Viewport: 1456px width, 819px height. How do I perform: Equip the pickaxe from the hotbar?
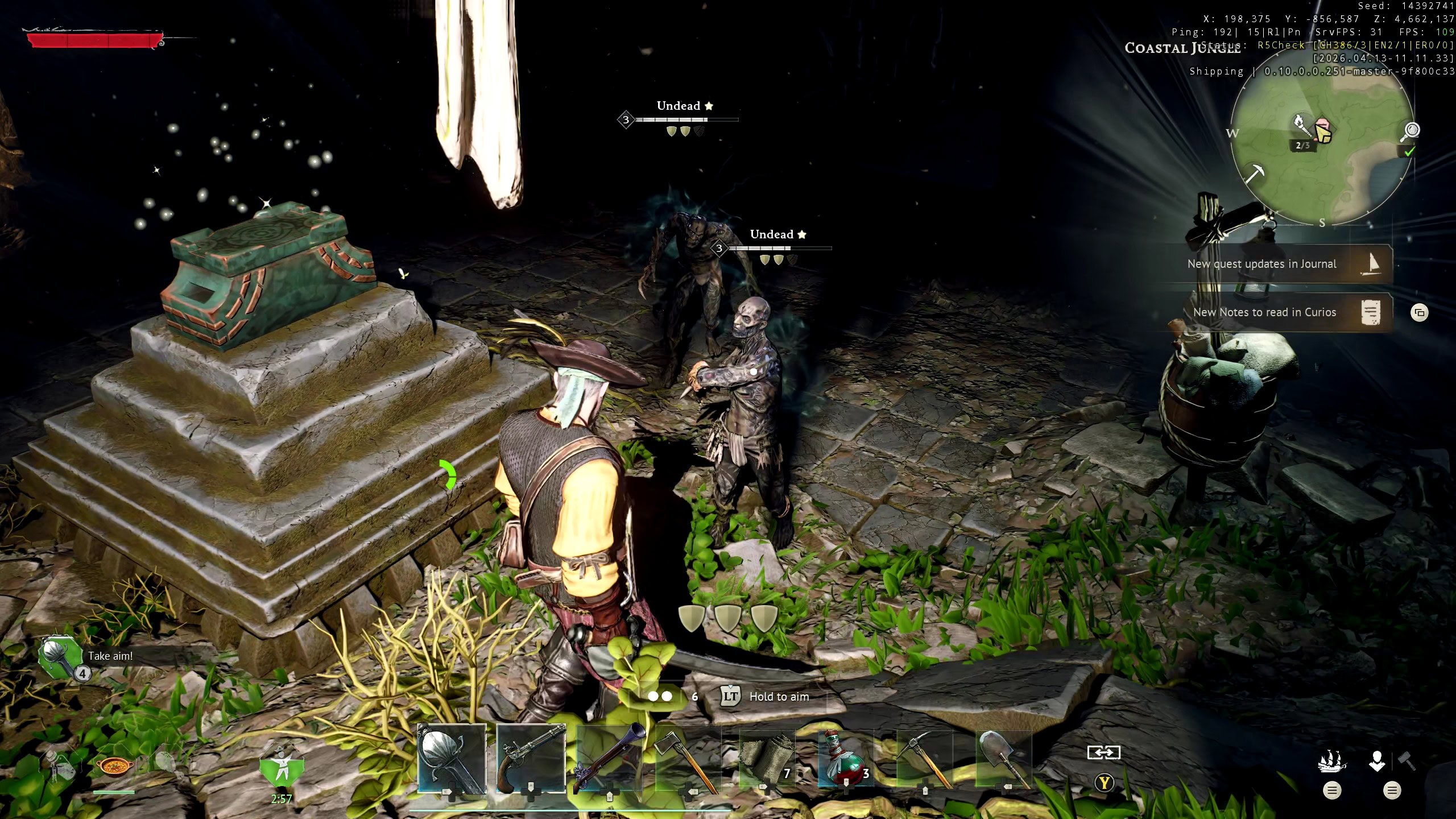coord(924,759)
